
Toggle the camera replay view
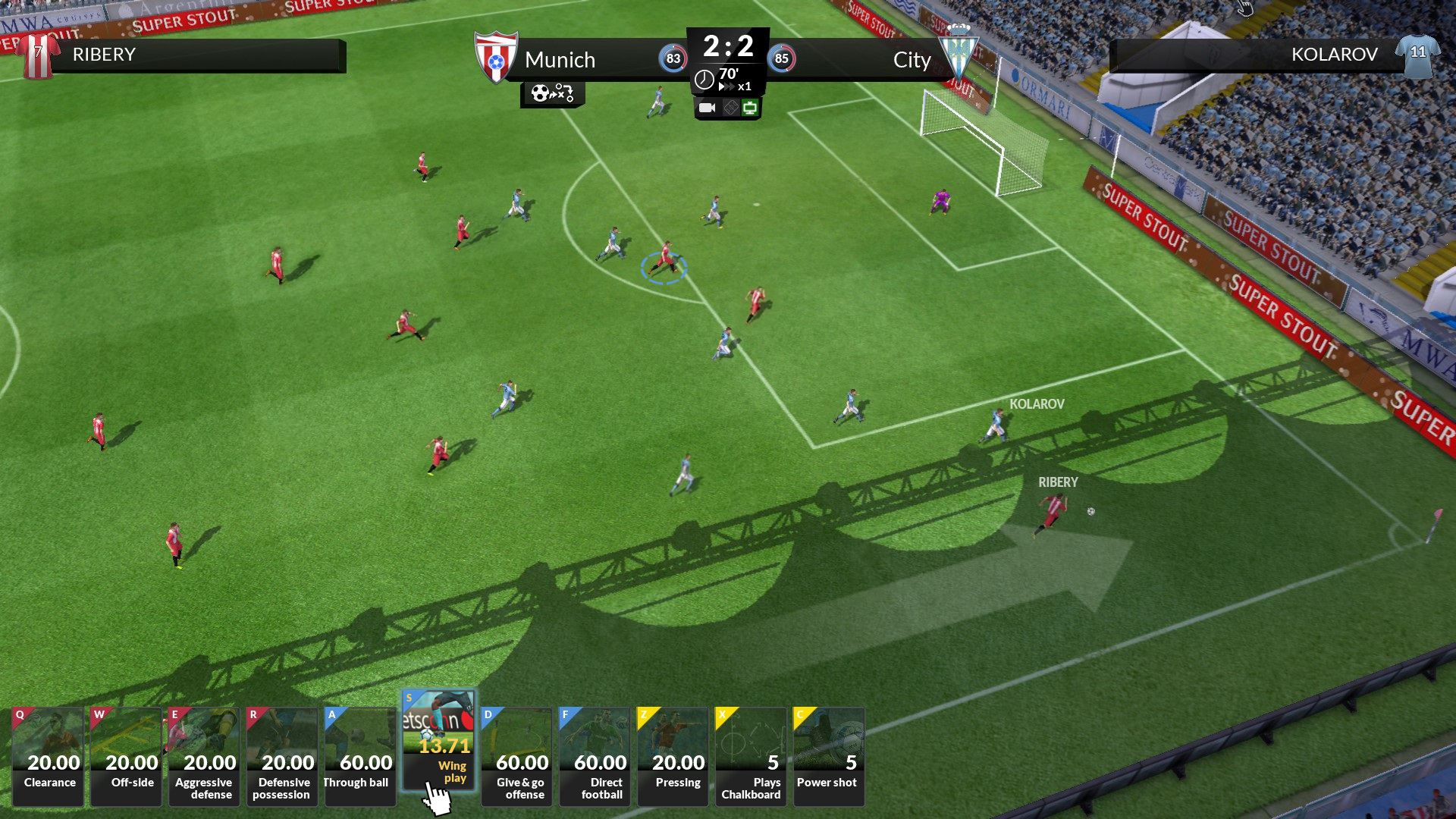click(x=708, y=108)
